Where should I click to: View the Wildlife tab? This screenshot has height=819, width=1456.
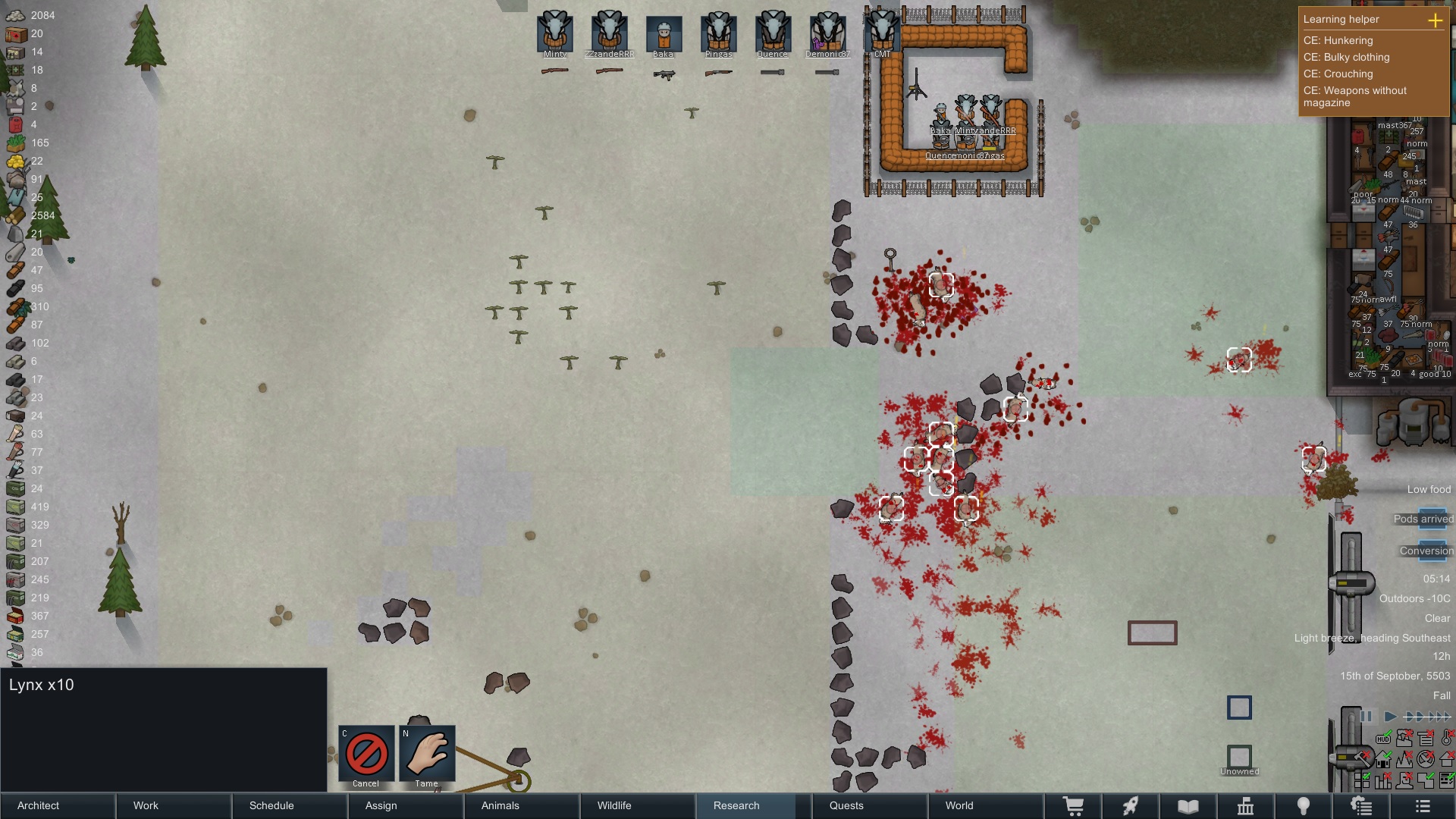(637, 805)
